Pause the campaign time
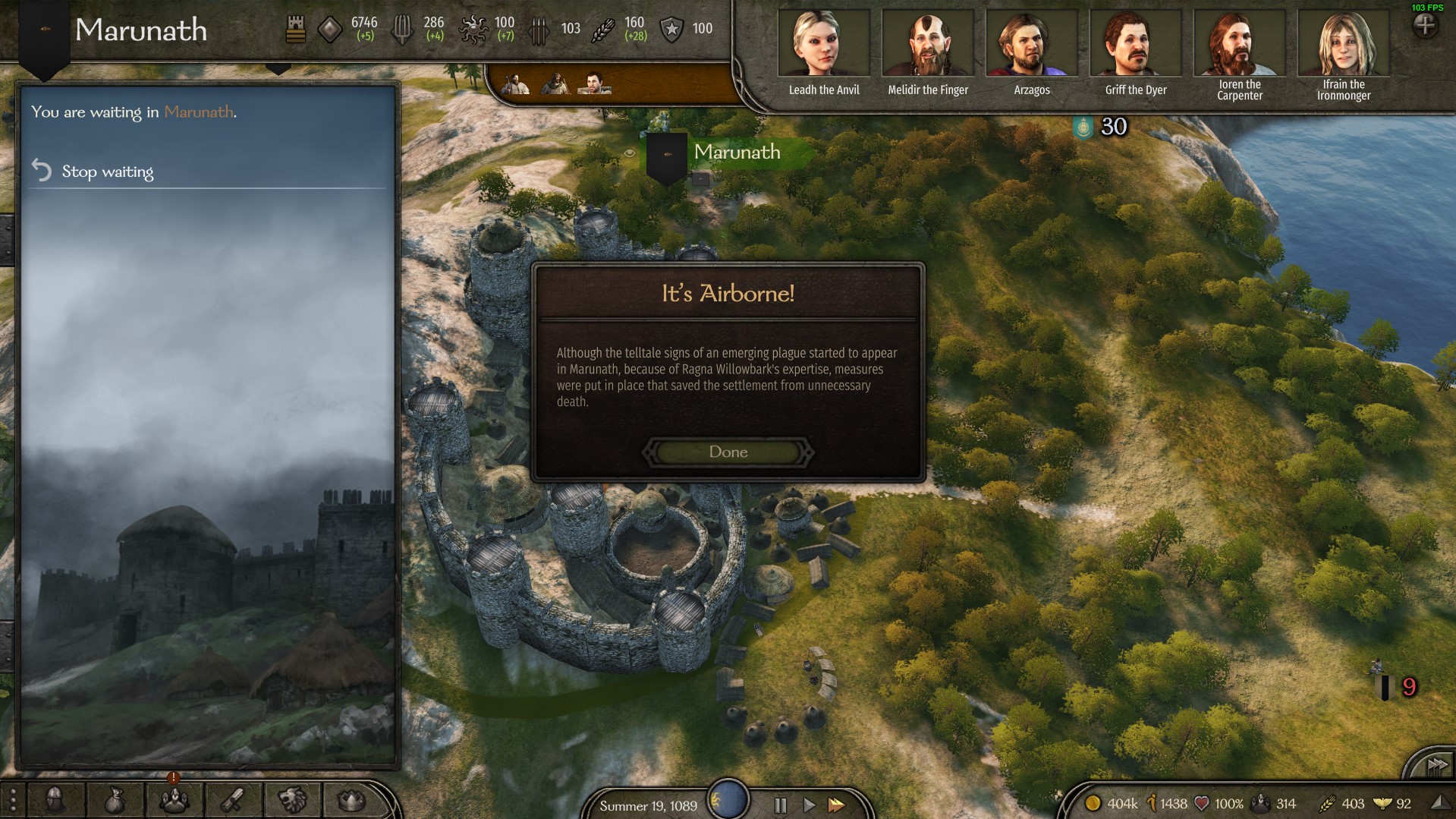Image resolution: width=1456 pixels, height=819 pixels. click(780, 805)
